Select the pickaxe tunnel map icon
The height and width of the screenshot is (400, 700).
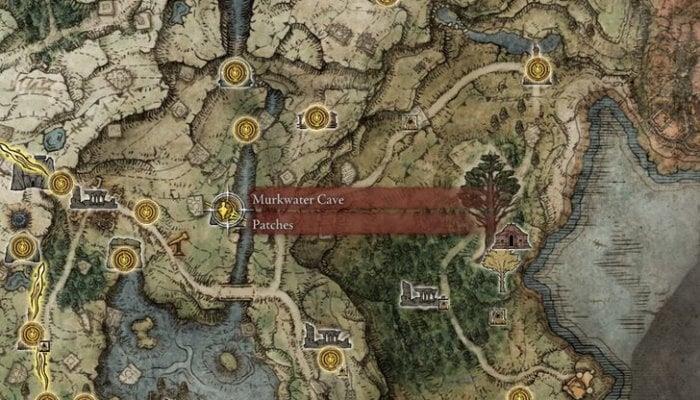pyautogui.click(x=181, y=242)
